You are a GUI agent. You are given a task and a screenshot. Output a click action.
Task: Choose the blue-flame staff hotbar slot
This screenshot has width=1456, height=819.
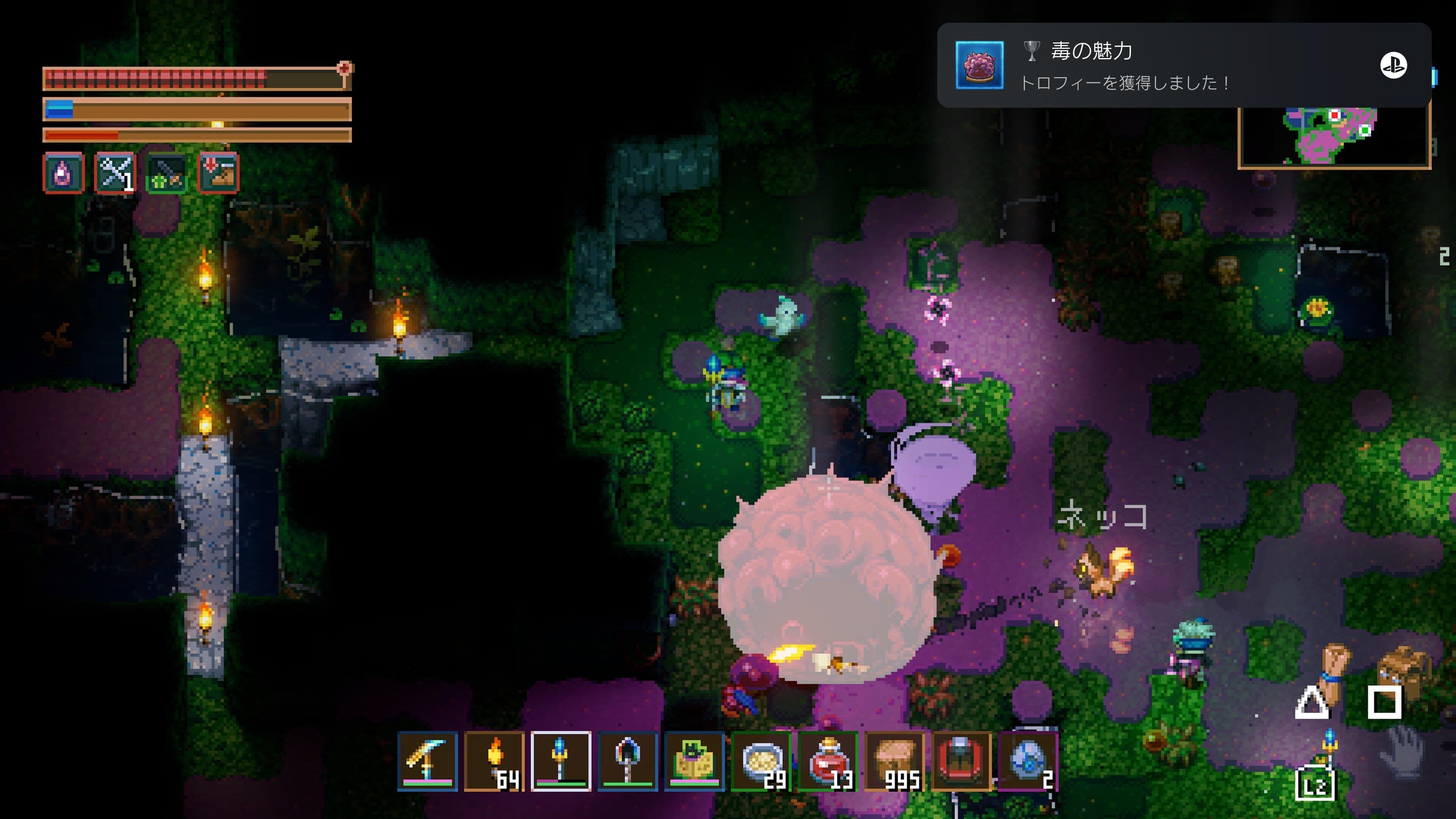point(561,761)
